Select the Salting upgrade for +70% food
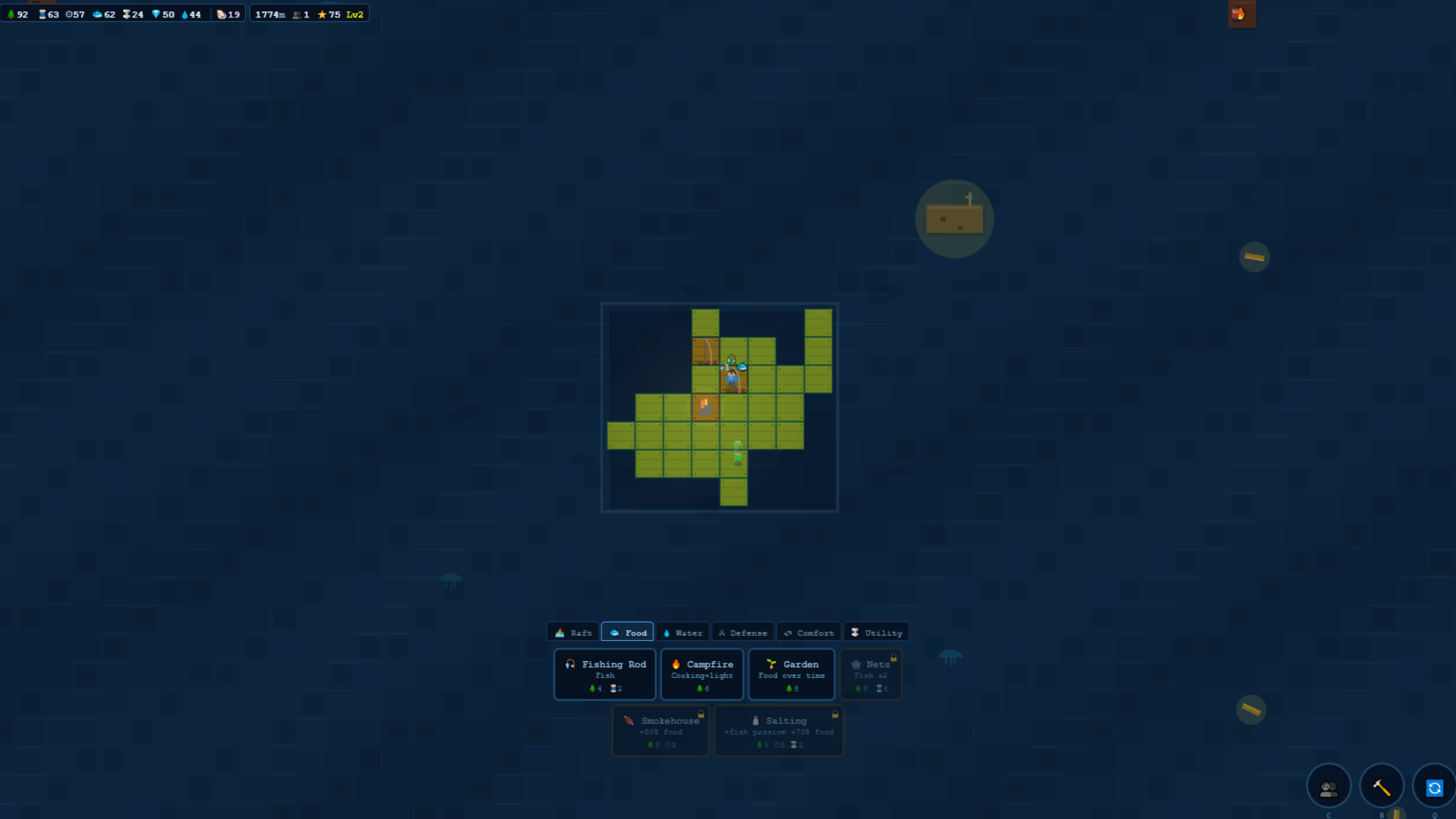Viewport: 1456px width, 819px height. pos(778,730)
